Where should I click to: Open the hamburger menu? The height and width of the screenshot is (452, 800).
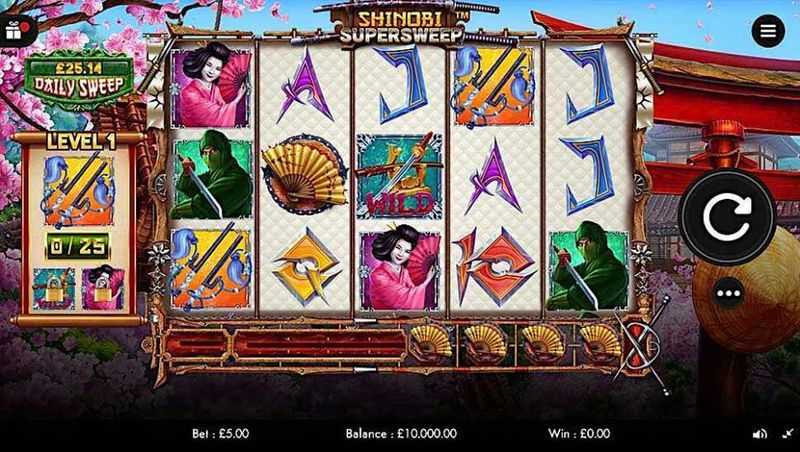[x=768, y=31]
